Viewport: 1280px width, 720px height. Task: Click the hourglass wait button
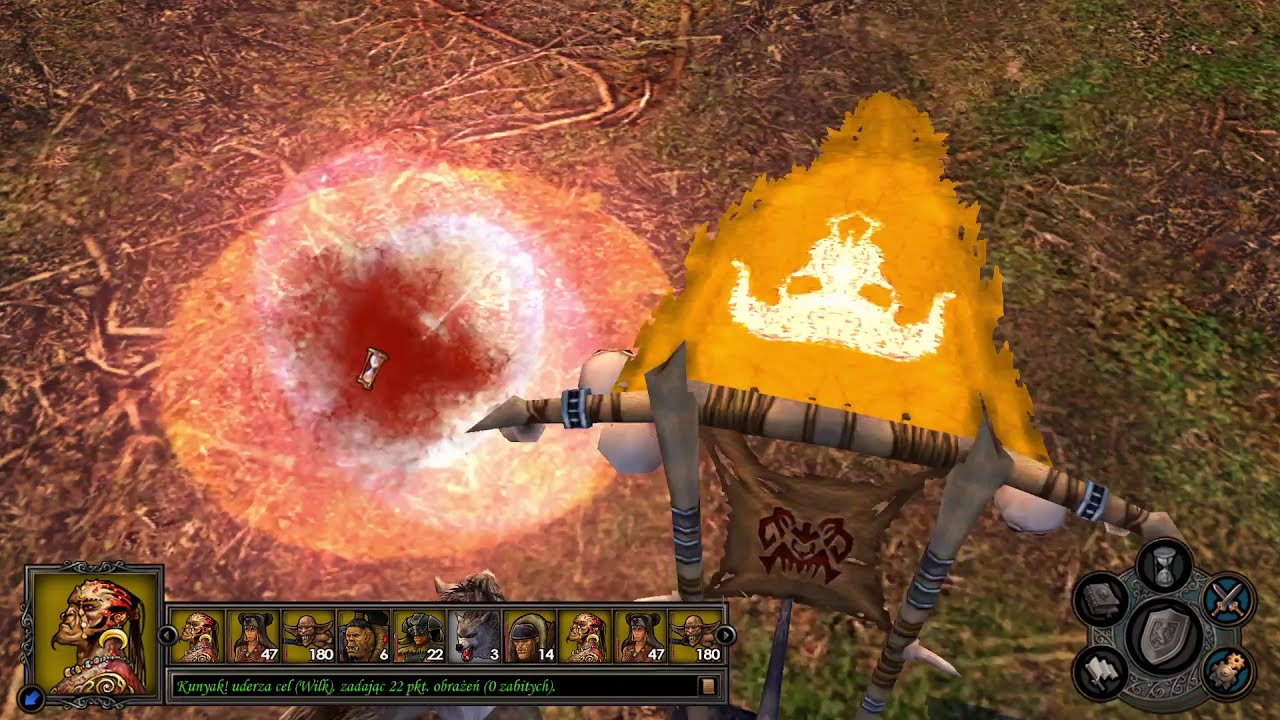point(1164,568)
